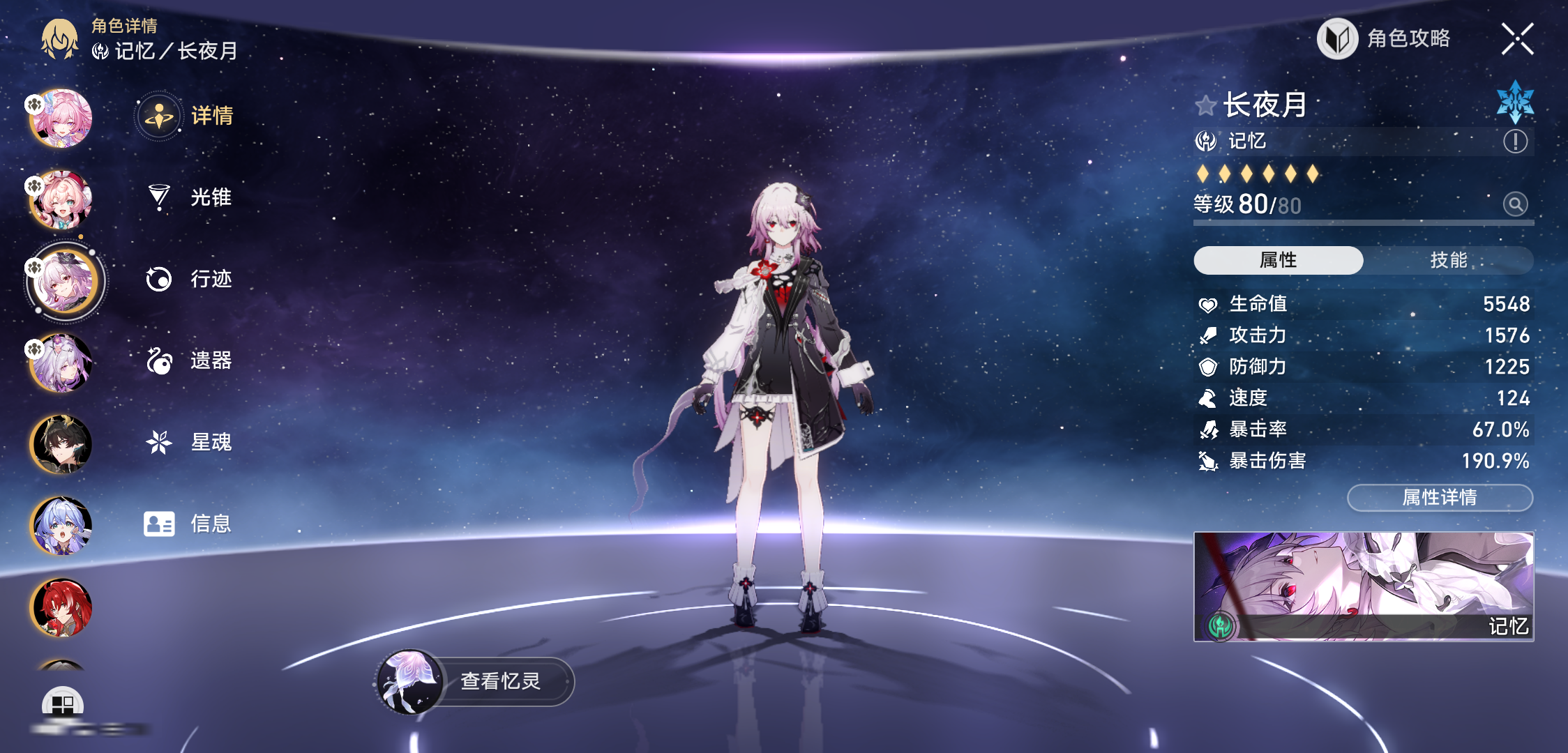
Task: Open the 角色攻略 character guide
Action: (x=1385, y=38)
